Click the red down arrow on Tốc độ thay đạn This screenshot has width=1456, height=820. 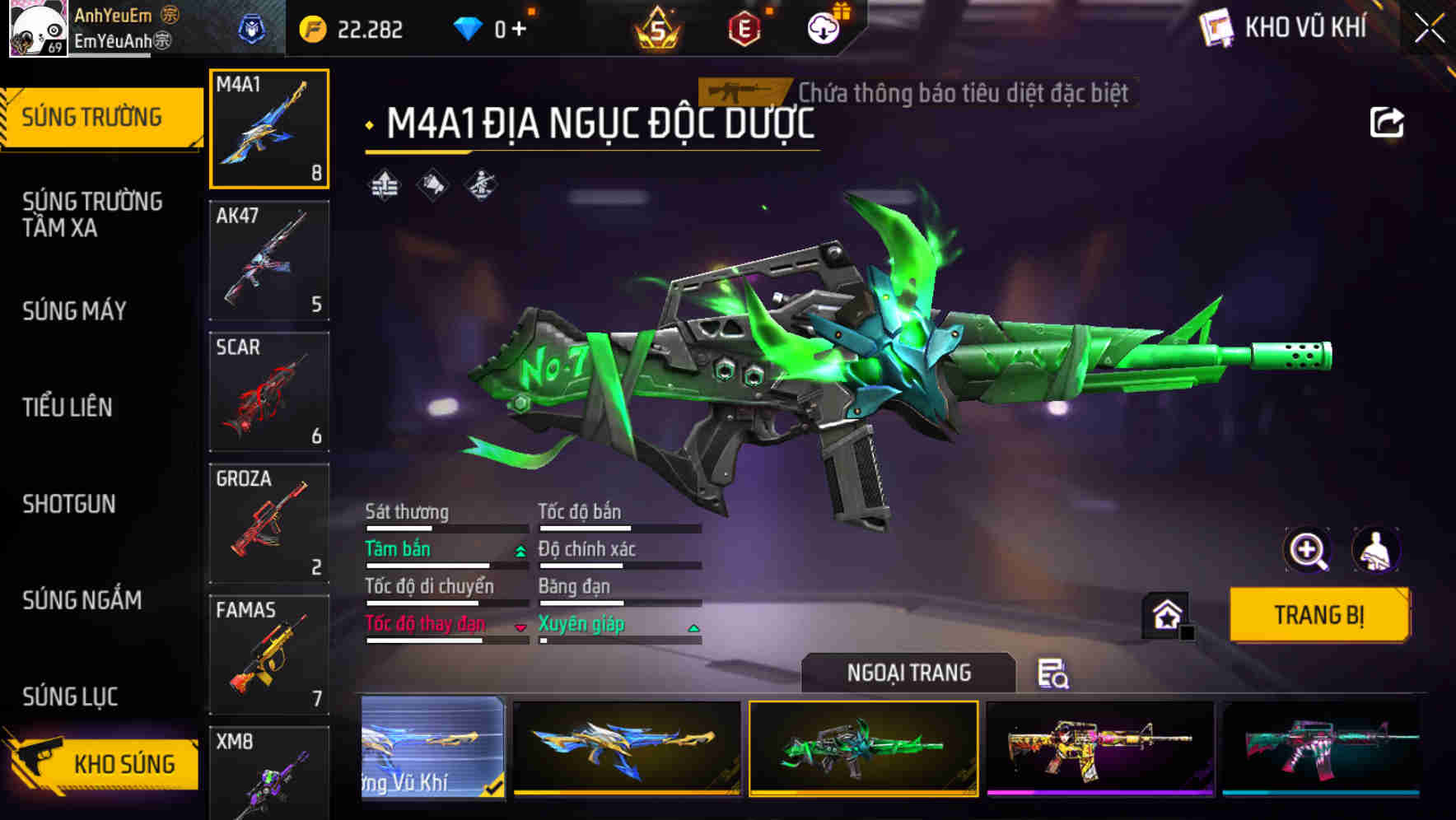[520, 626]
